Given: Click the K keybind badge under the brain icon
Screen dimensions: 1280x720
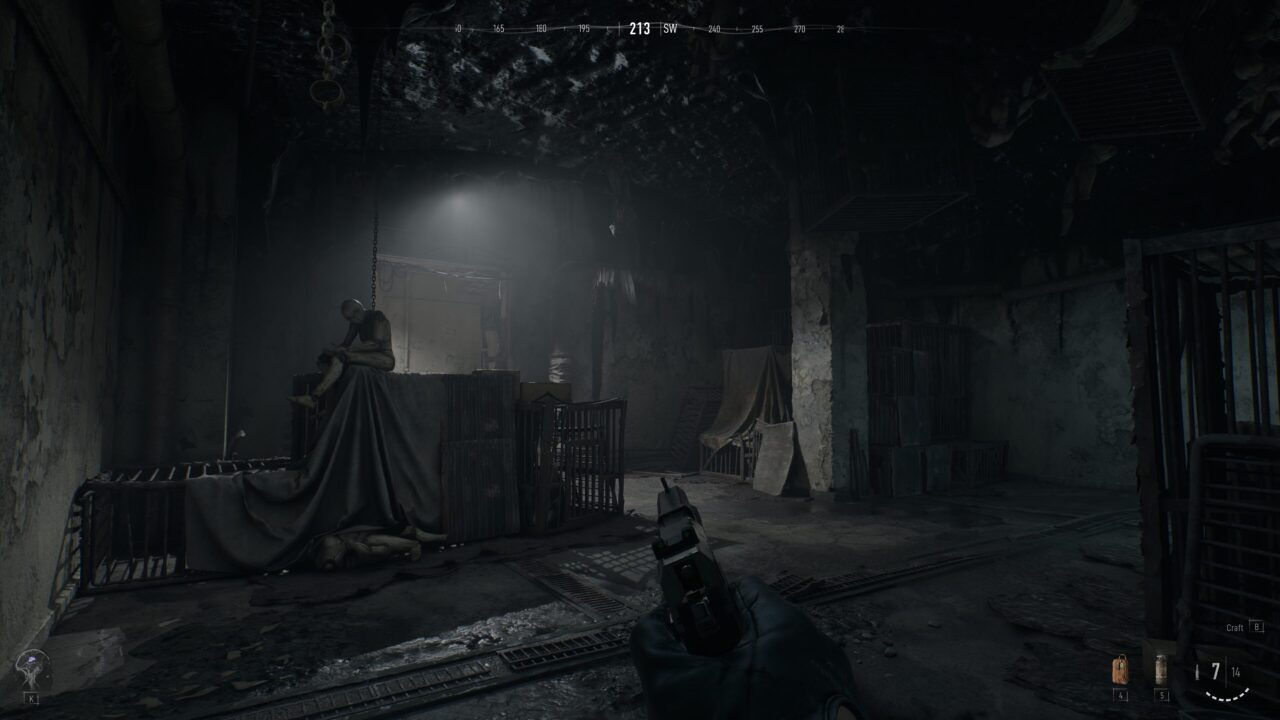Looking at the screenshot, I should tap(32, 698).
